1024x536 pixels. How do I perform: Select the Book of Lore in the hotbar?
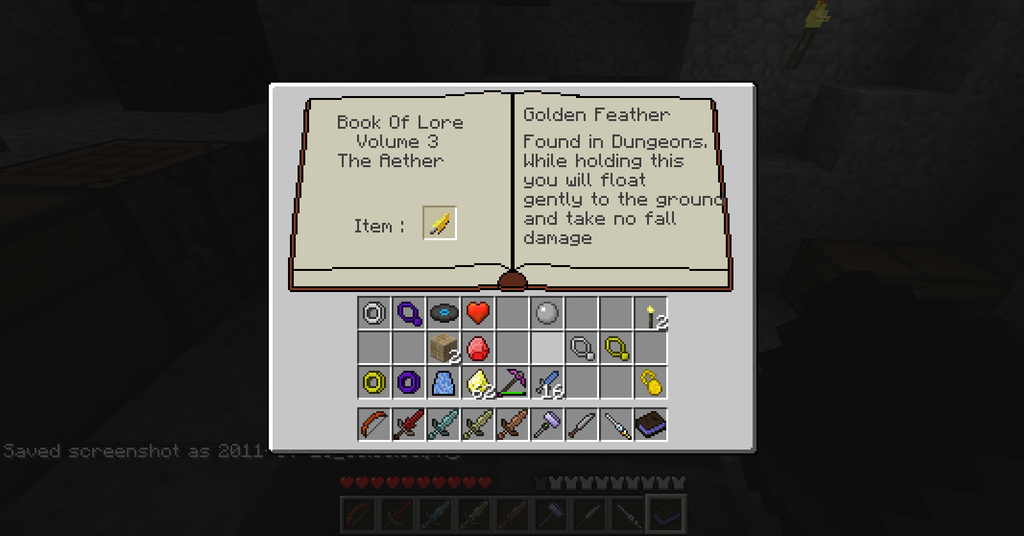point(650,425)
